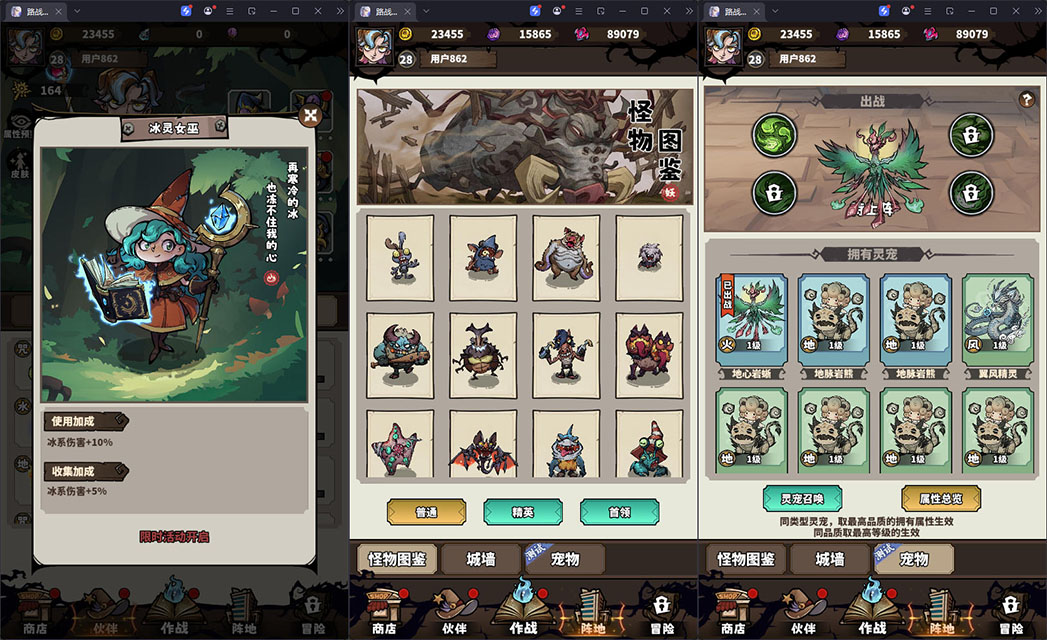Viewport: 1047px width, 640px height.
Task: Open the question mark help icon
Action: pos(1025,100)
